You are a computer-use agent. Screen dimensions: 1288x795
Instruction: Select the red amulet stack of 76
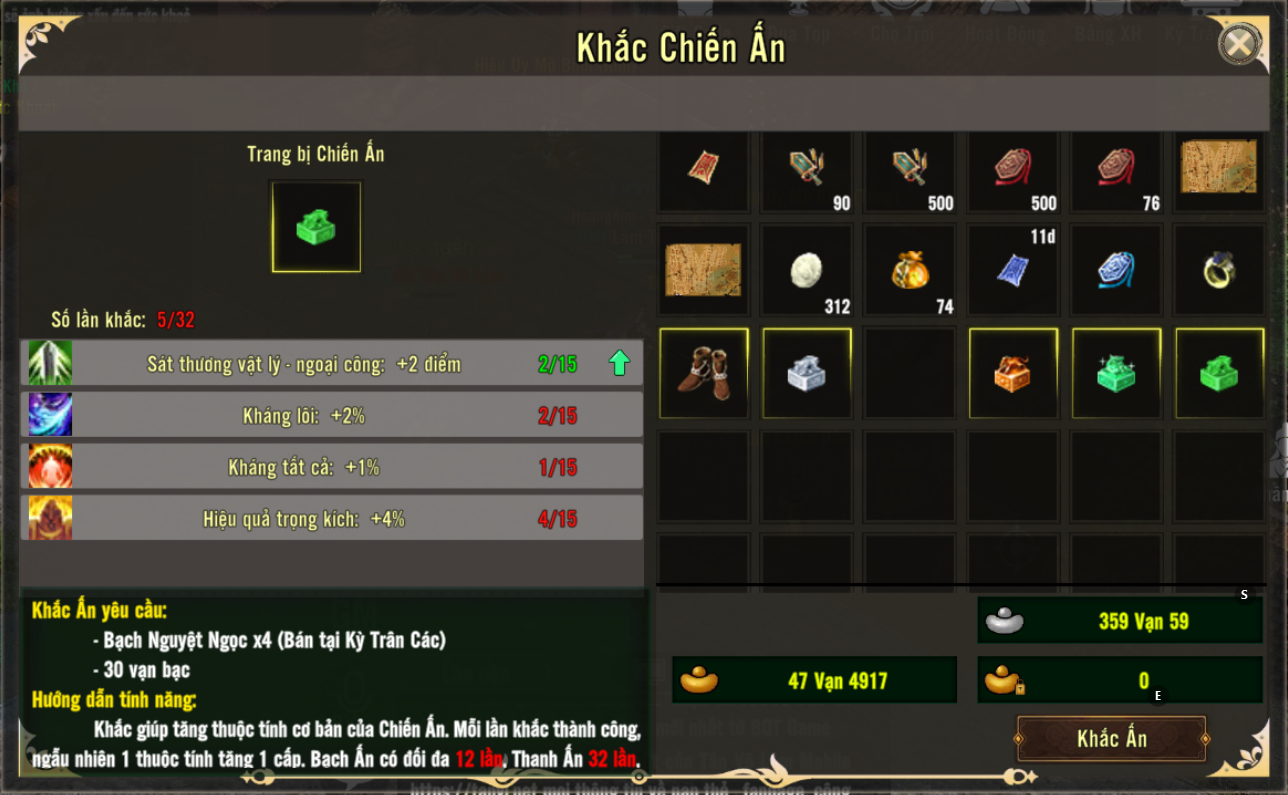(1116, 168)
